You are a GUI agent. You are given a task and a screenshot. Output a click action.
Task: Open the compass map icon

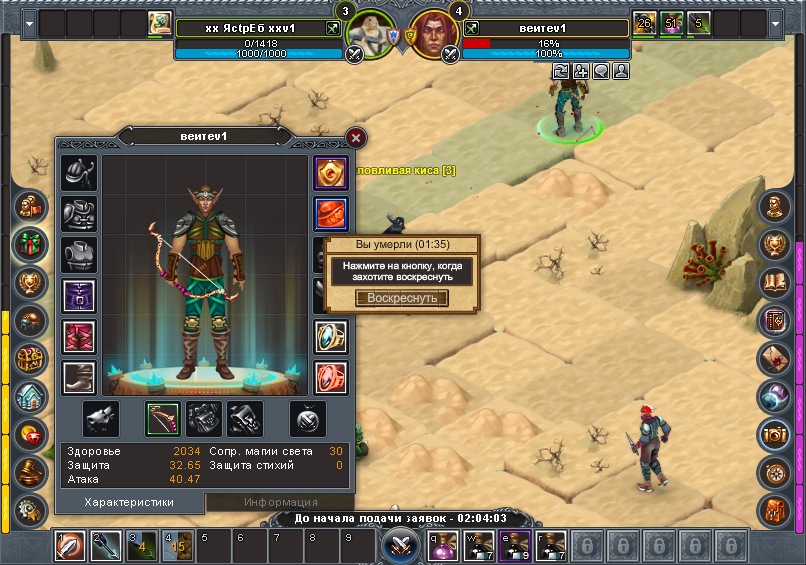[x=775, y=472]
